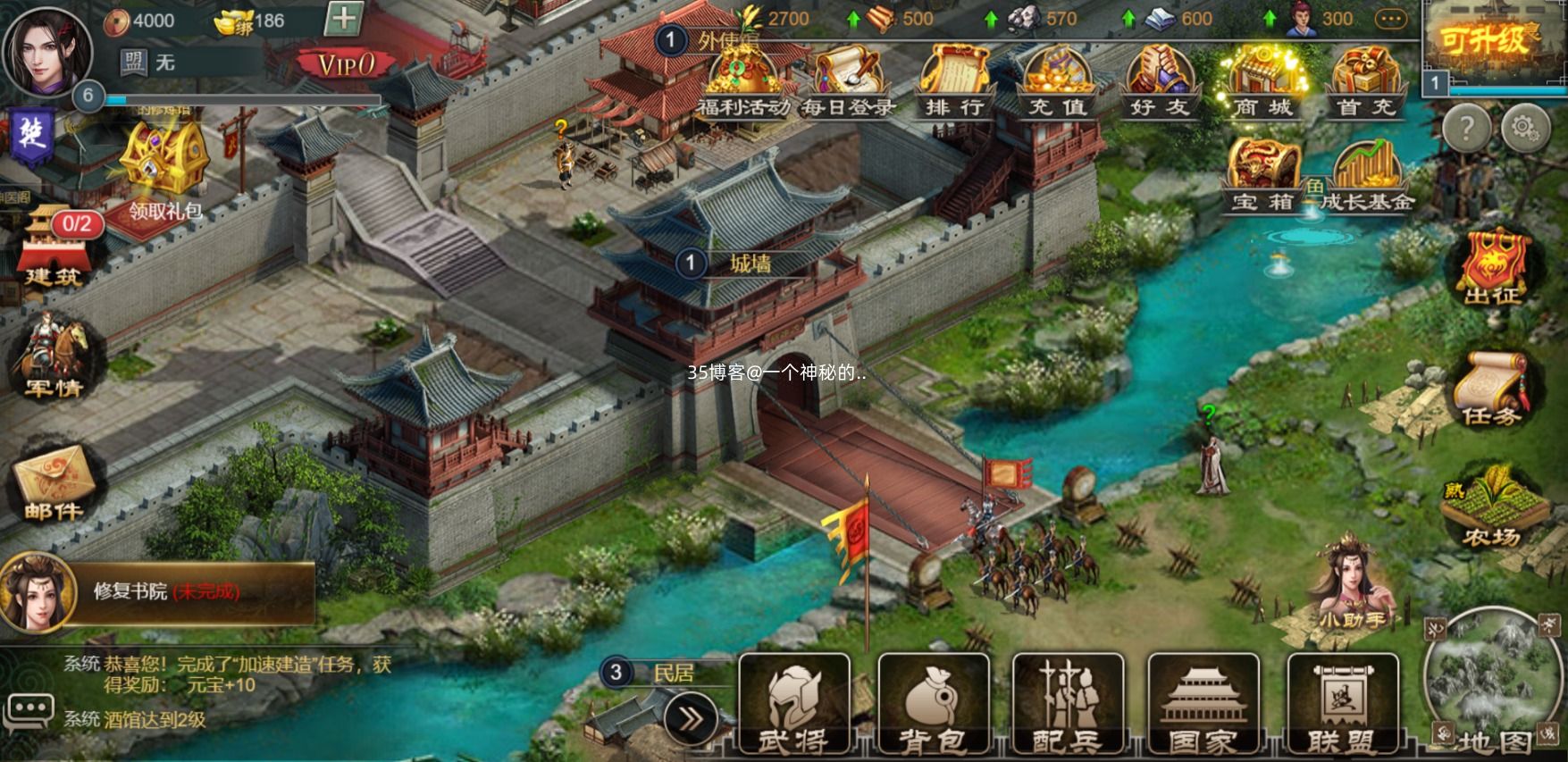Open the 邮件 mail inbox

[54, 482]
